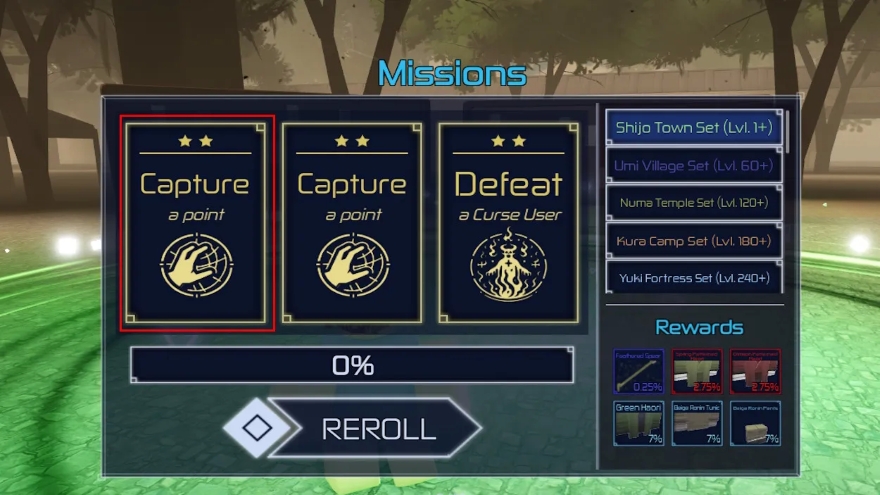Pick the Yuki Fortress Set (Lvl. 240+)
880x495 pixels.
[x=695, y=277]
